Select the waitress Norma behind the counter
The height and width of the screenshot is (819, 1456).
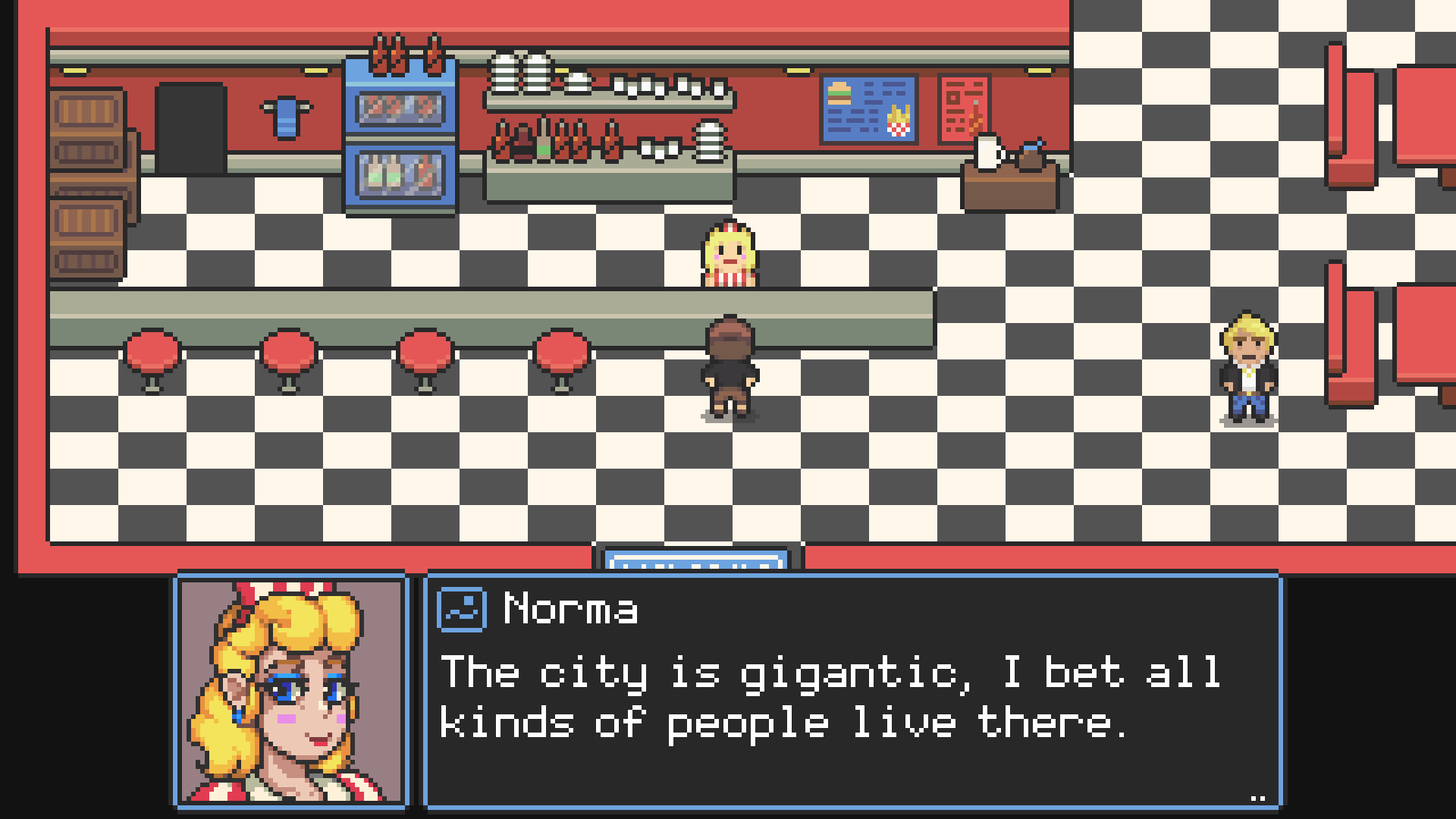[728, 254]
